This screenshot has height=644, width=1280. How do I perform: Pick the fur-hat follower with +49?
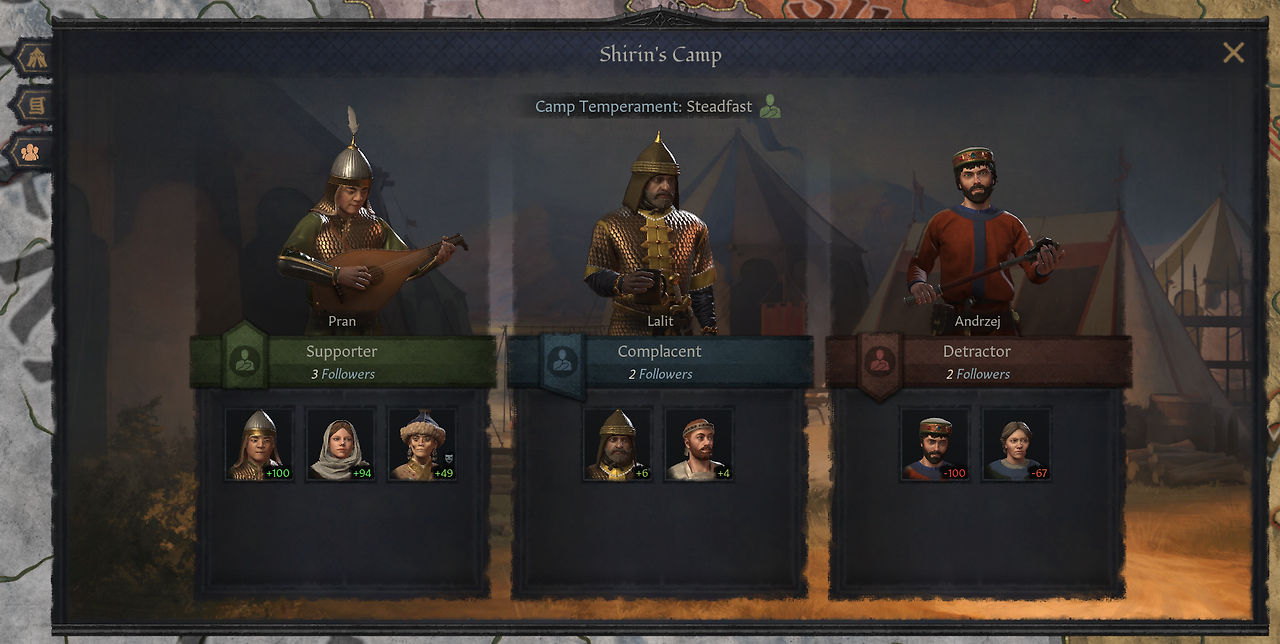click(422, 444)
